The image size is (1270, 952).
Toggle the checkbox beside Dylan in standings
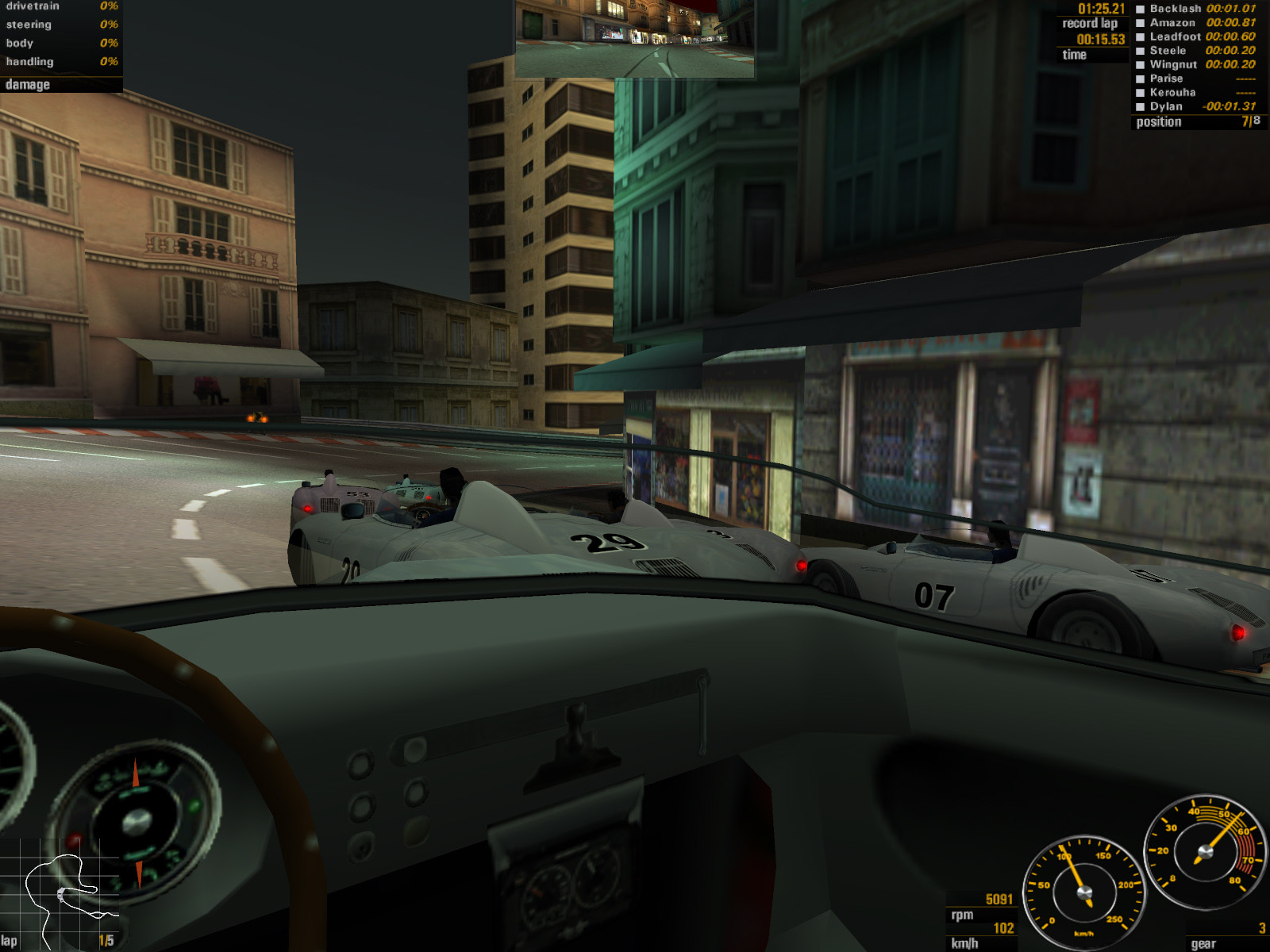pos(1140,106)
